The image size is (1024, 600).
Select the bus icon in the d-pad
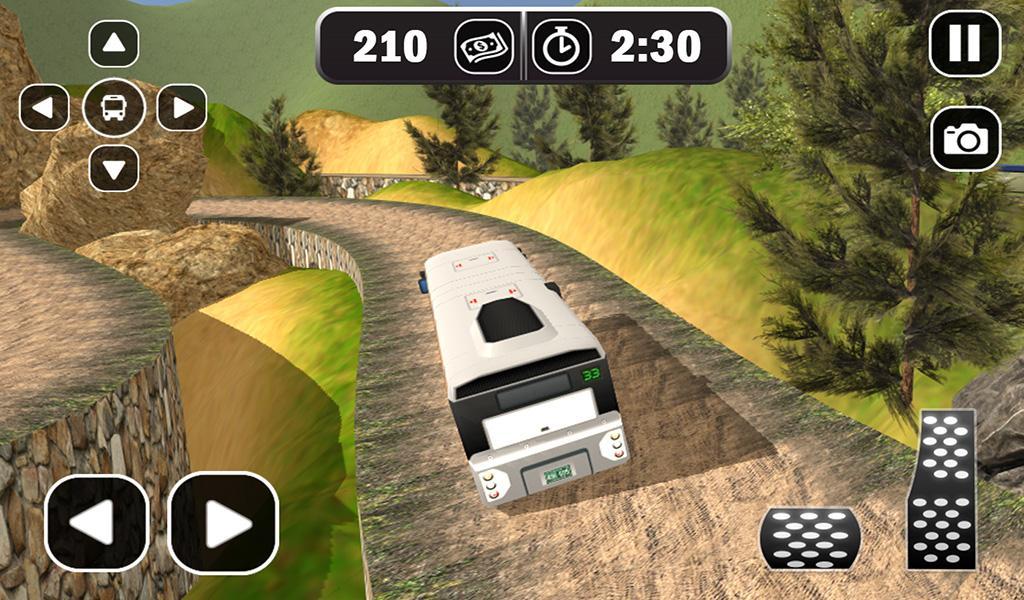pyautogui.click(x=114, y=107)
